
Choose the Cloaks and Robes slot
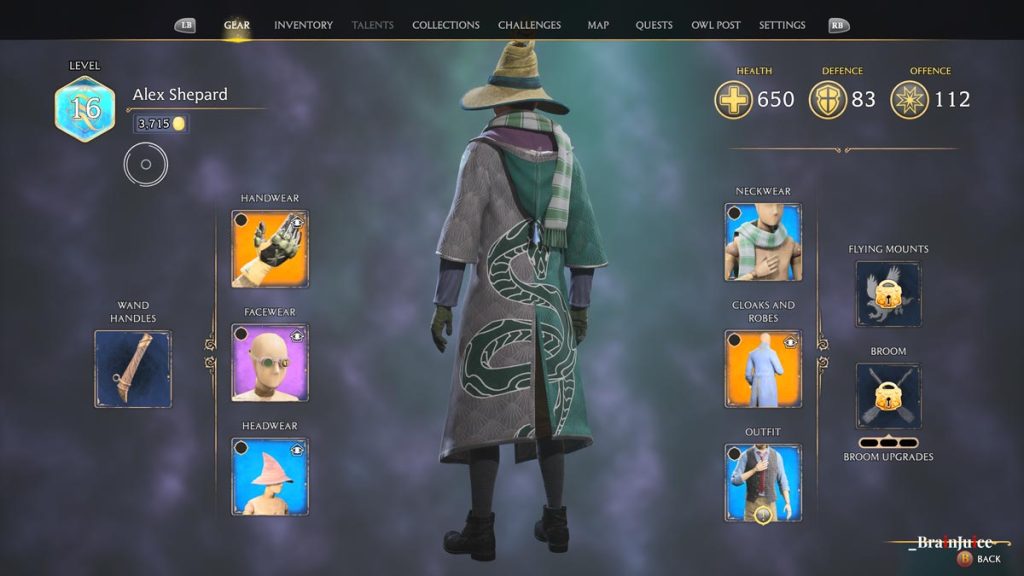[763, 369]
